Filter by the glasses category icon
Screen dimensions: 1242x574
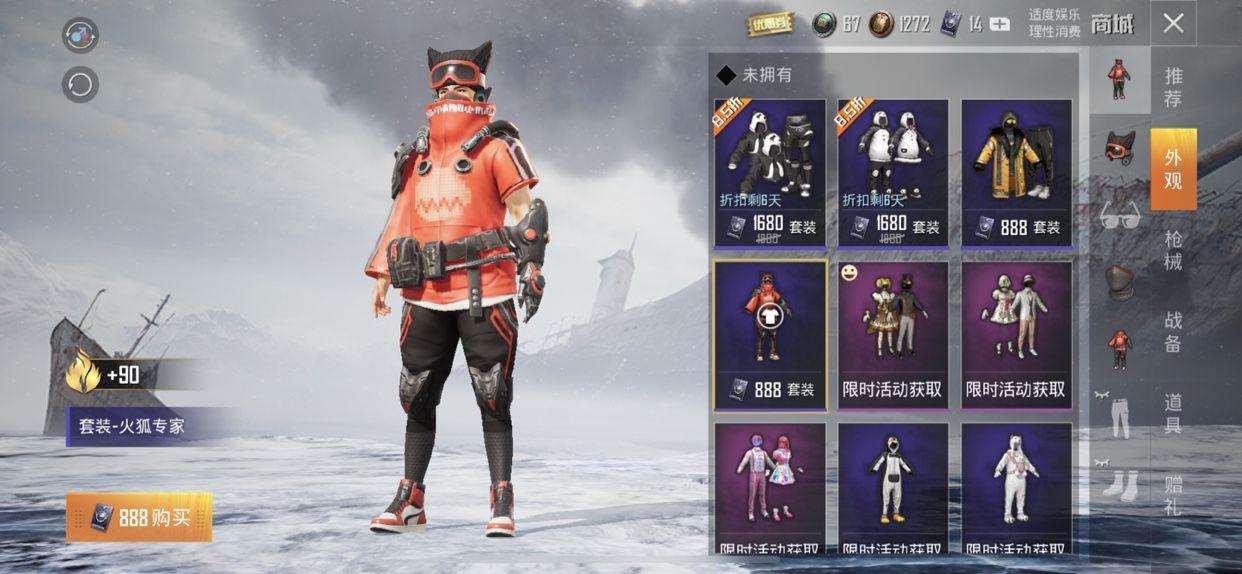click(x=1119, y=215)
